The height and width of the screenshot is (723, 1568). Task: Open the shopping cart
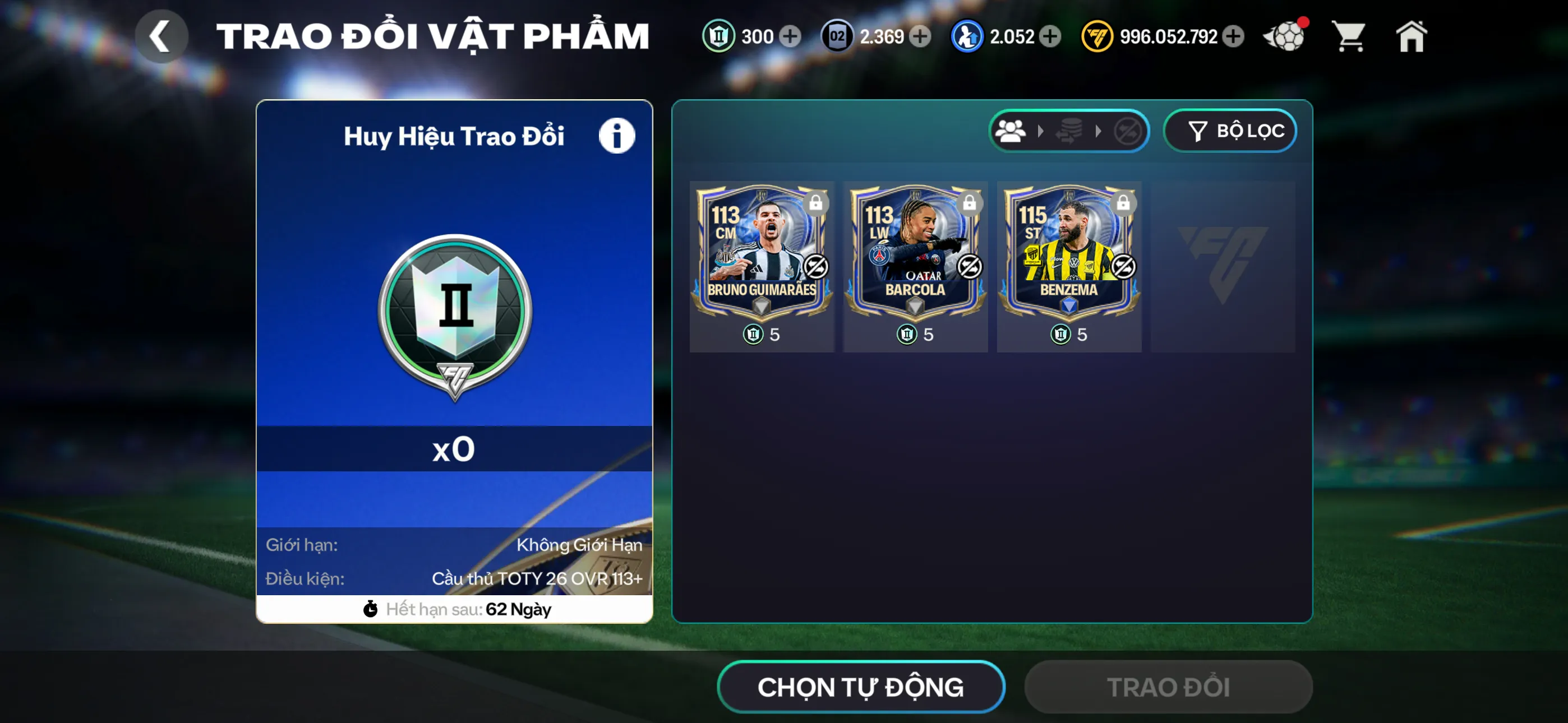pos(1349,36)
